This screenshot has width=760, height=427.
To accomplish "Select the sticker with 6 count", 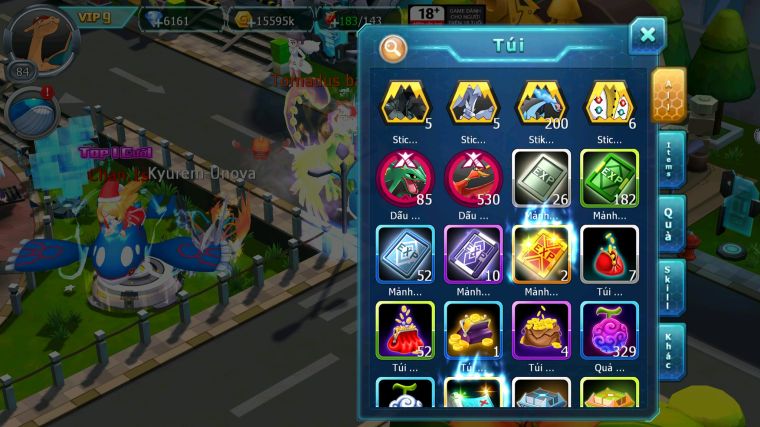I will pyautogui.click(x=609, y=103).
